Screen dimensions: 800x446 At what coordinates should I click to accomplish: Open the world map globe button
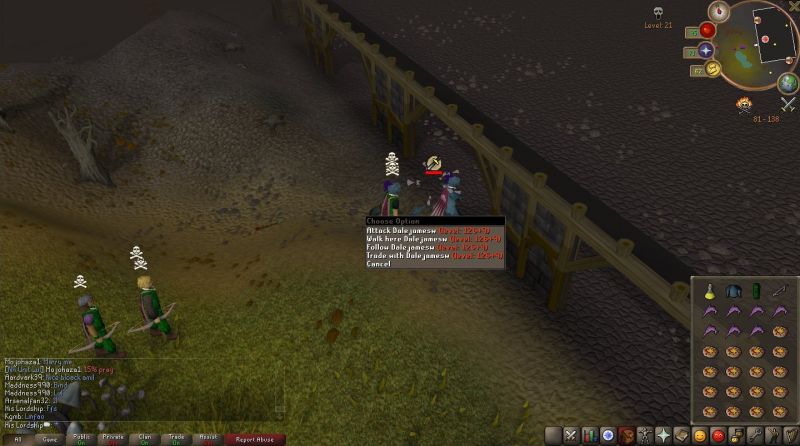[787, 81]
